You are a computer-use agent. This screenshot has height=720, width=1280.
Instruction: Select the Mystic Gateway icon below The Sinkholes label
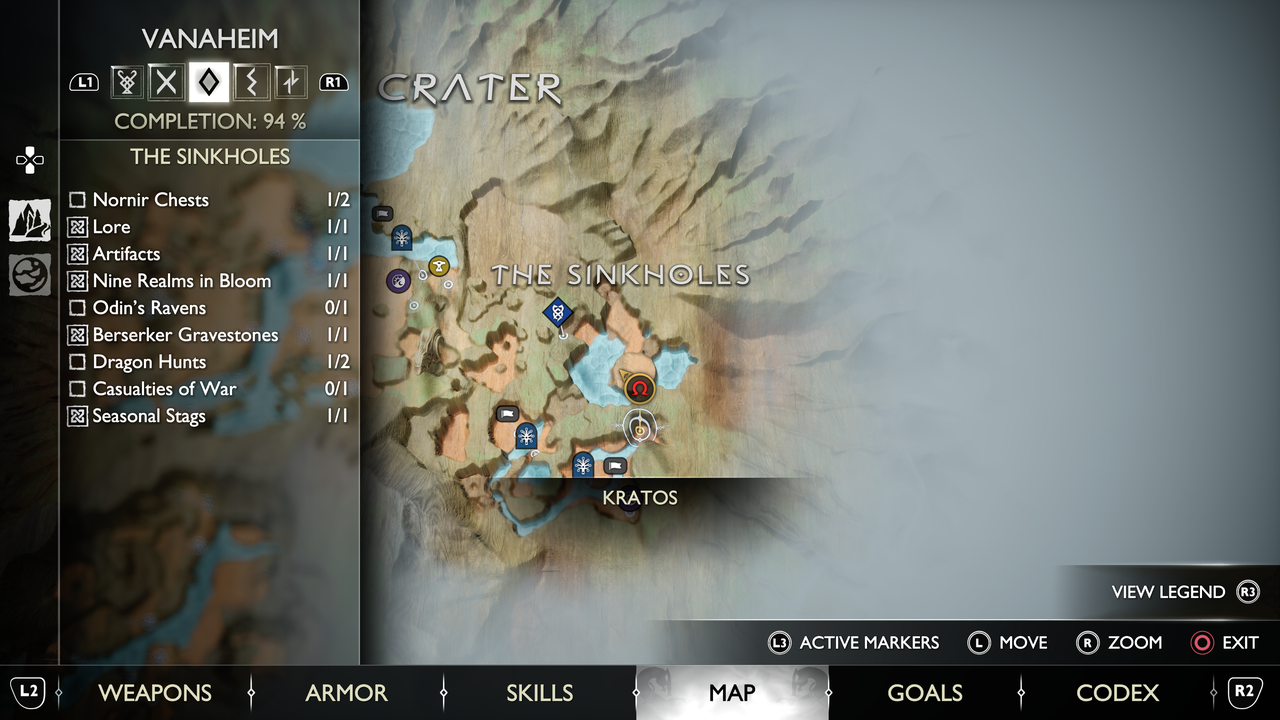pos(525,435)
